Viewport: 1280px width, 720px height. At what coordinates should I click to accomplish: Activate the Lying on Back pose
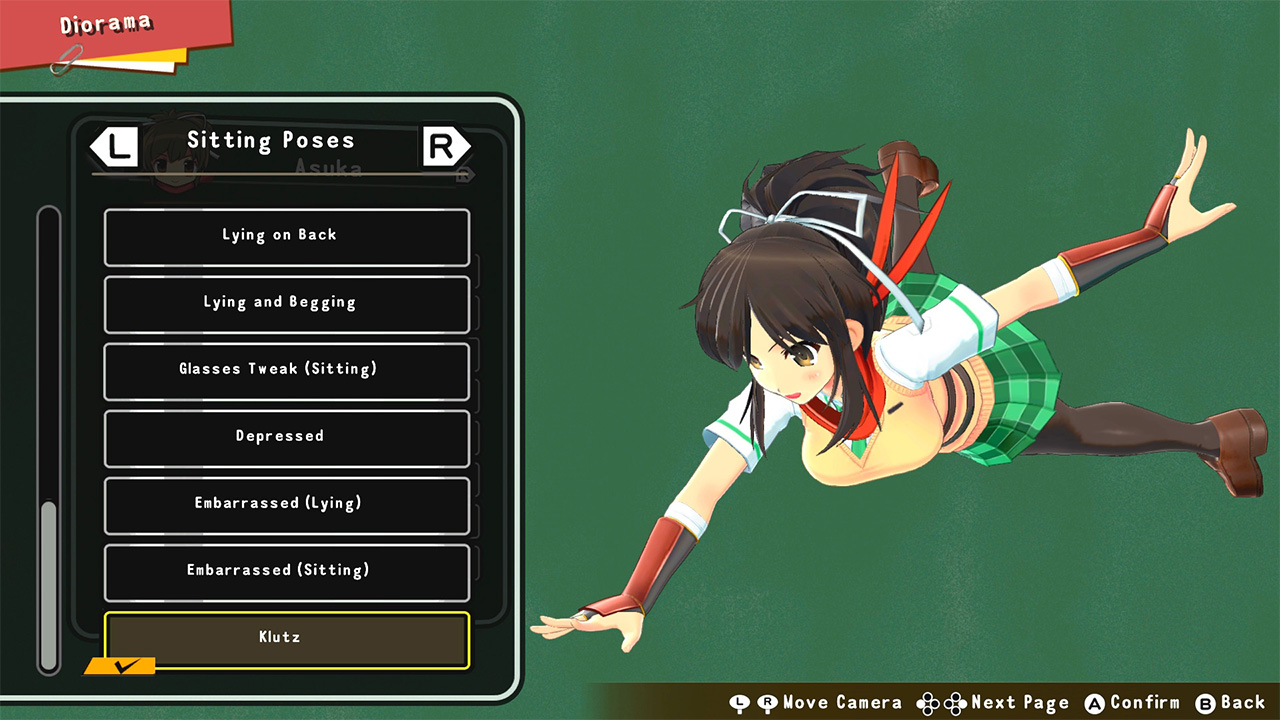286,235
